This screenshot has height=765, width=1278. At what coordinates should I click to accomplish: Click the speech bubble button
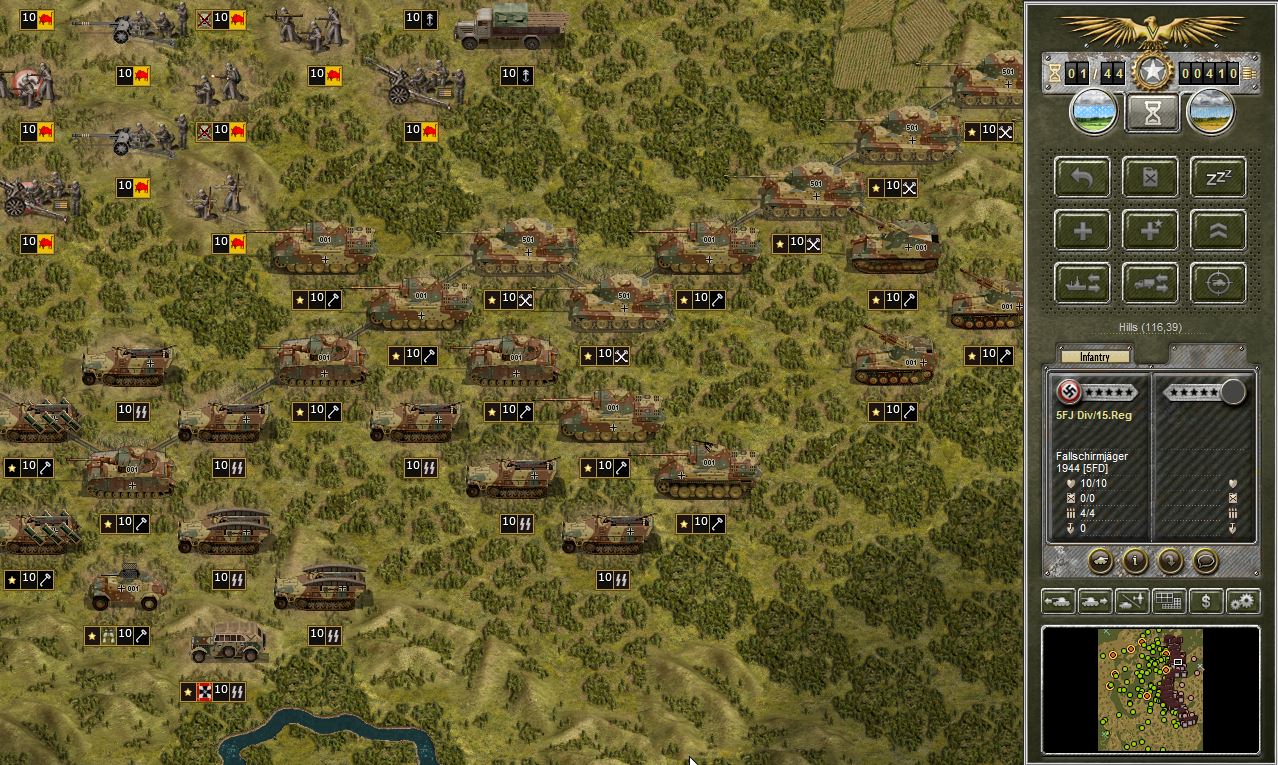click(x=1205, y=561)
